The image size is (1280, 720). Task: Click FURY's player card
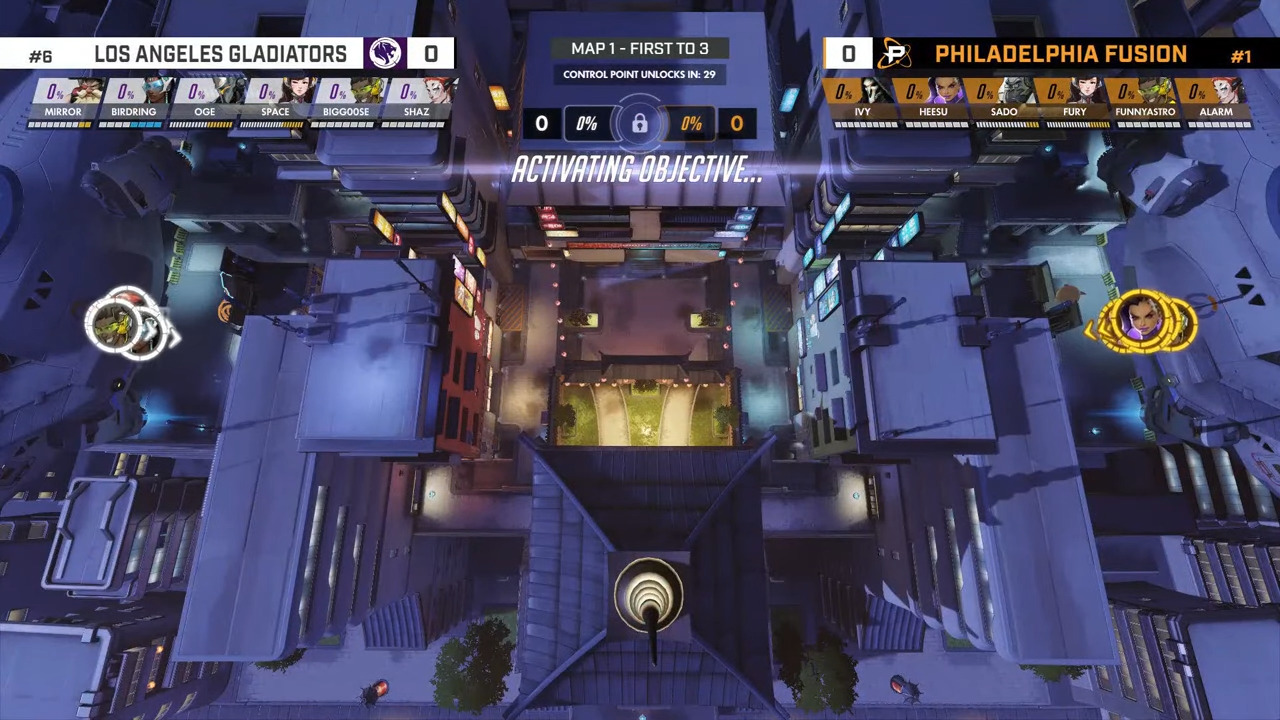coord(1075,102)
